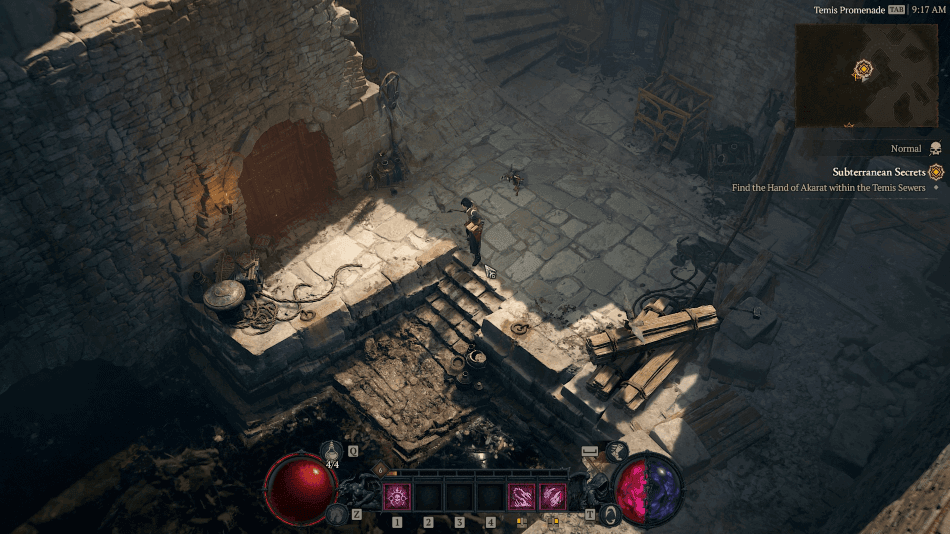Drink the healing potion flask
Image resolution: width=950 pixels, height=534 pixels.
click(332, 452)
